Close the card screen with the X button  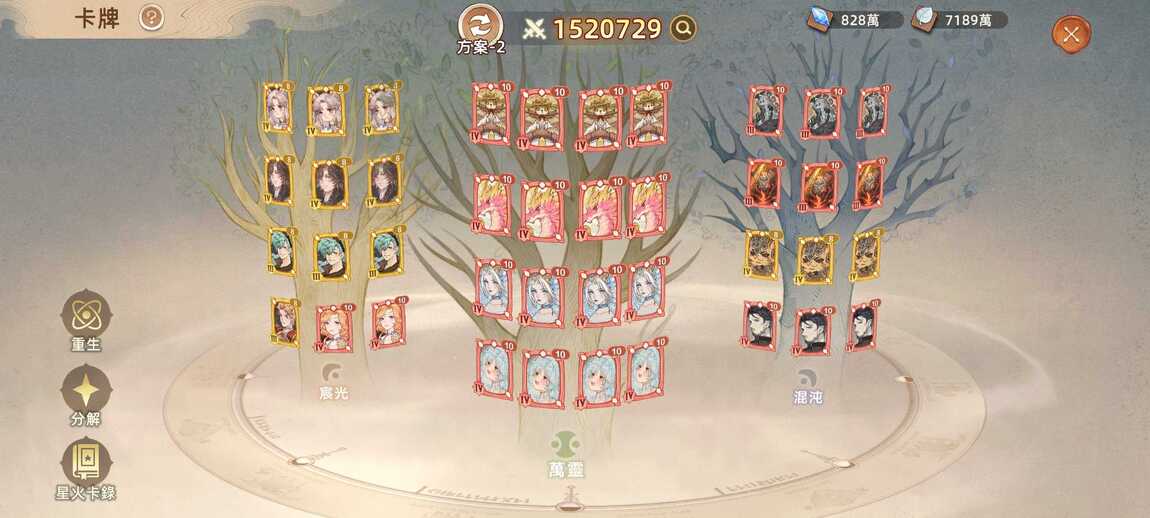1071,35
